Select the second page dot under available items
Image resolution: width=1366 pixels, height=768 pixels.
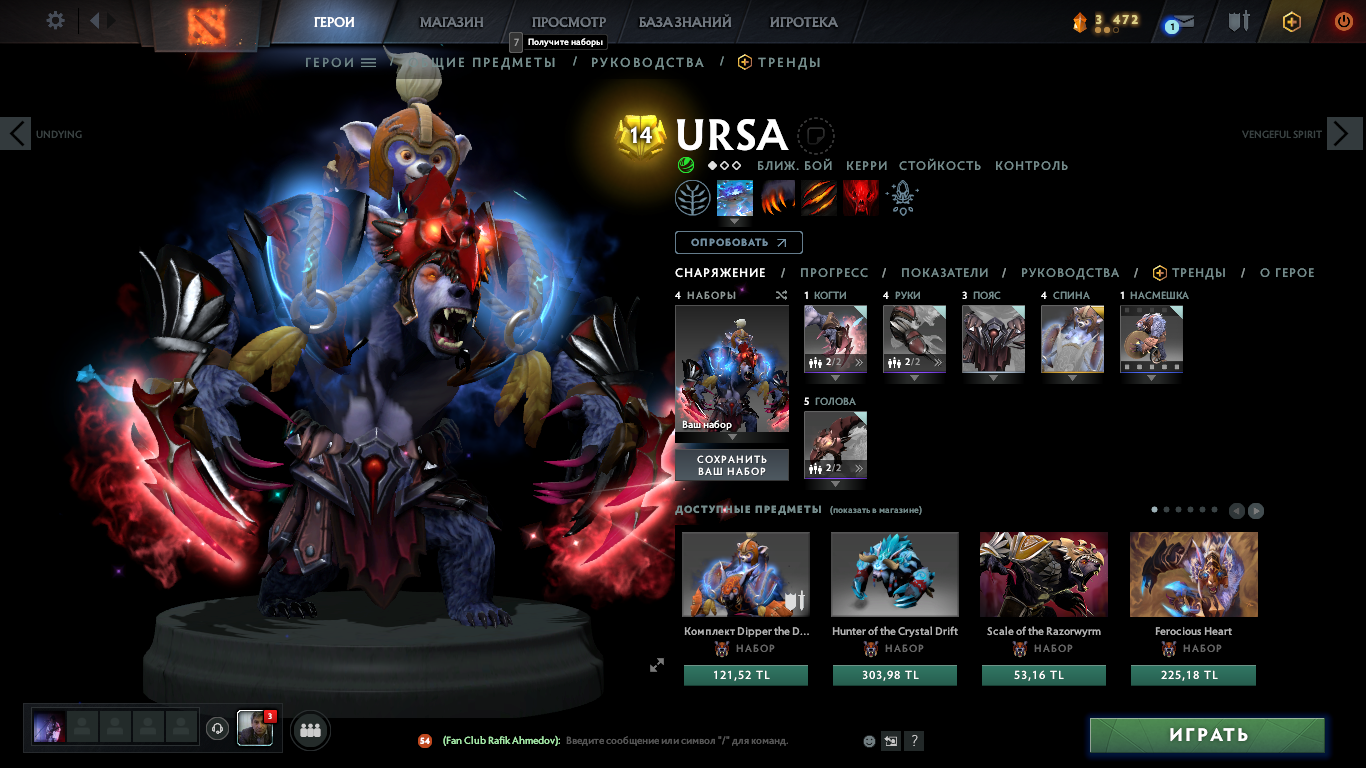(x=1166, y=509)
